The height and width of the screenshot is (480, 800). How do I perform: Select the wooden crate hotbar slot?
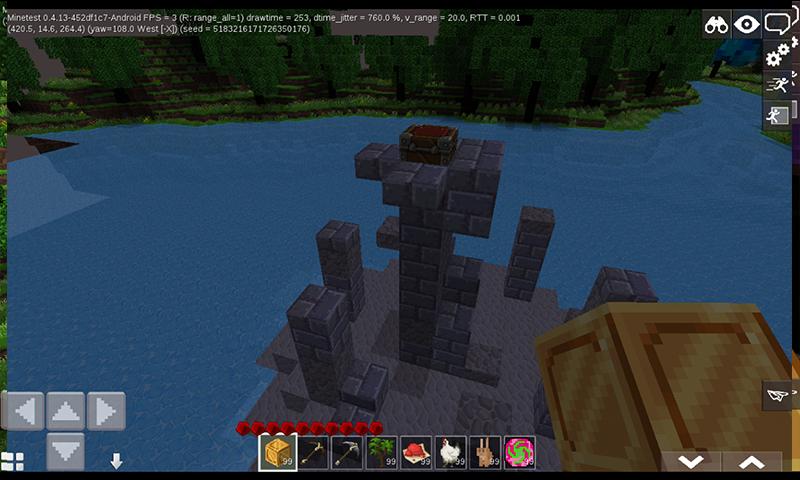(x=278, y=452)
